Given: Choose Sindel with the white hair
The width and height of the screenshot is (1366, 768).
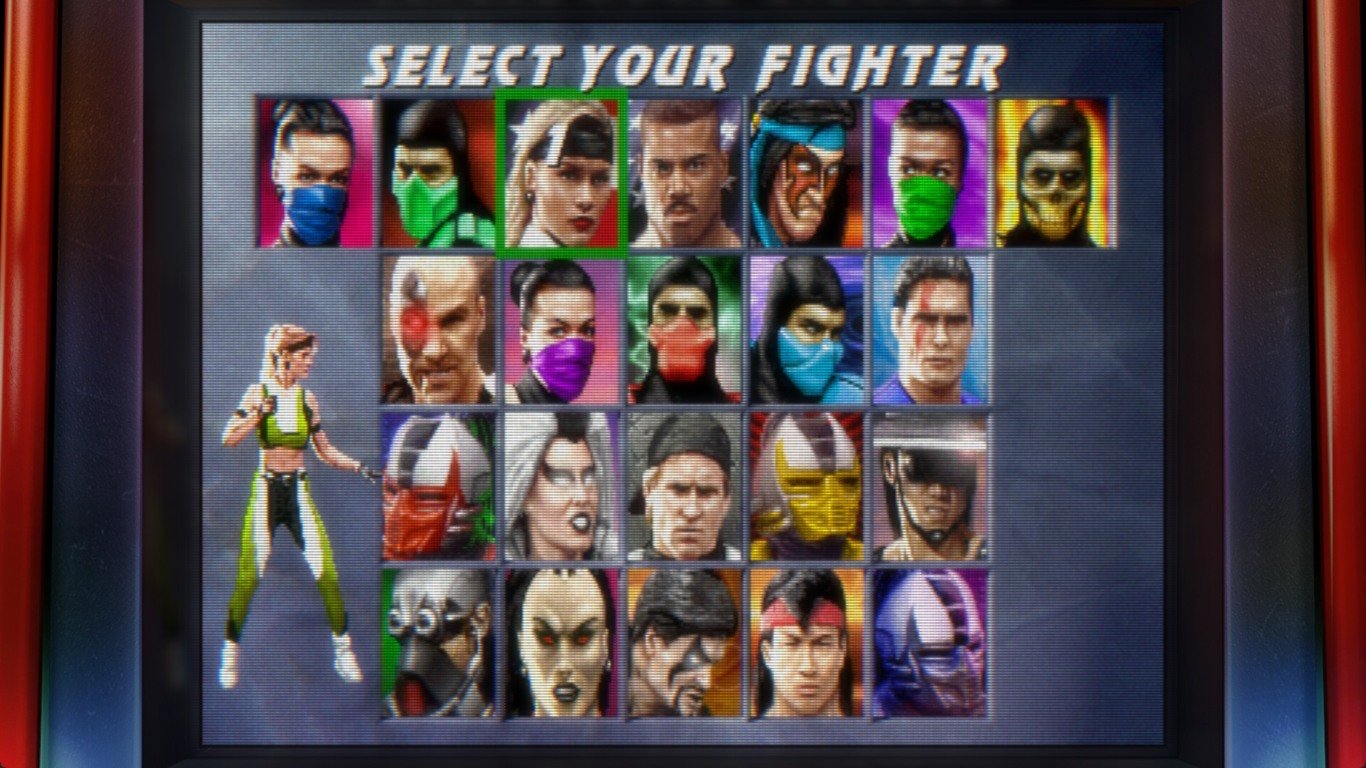Looking at the screenshot, I should click(561, 487).
